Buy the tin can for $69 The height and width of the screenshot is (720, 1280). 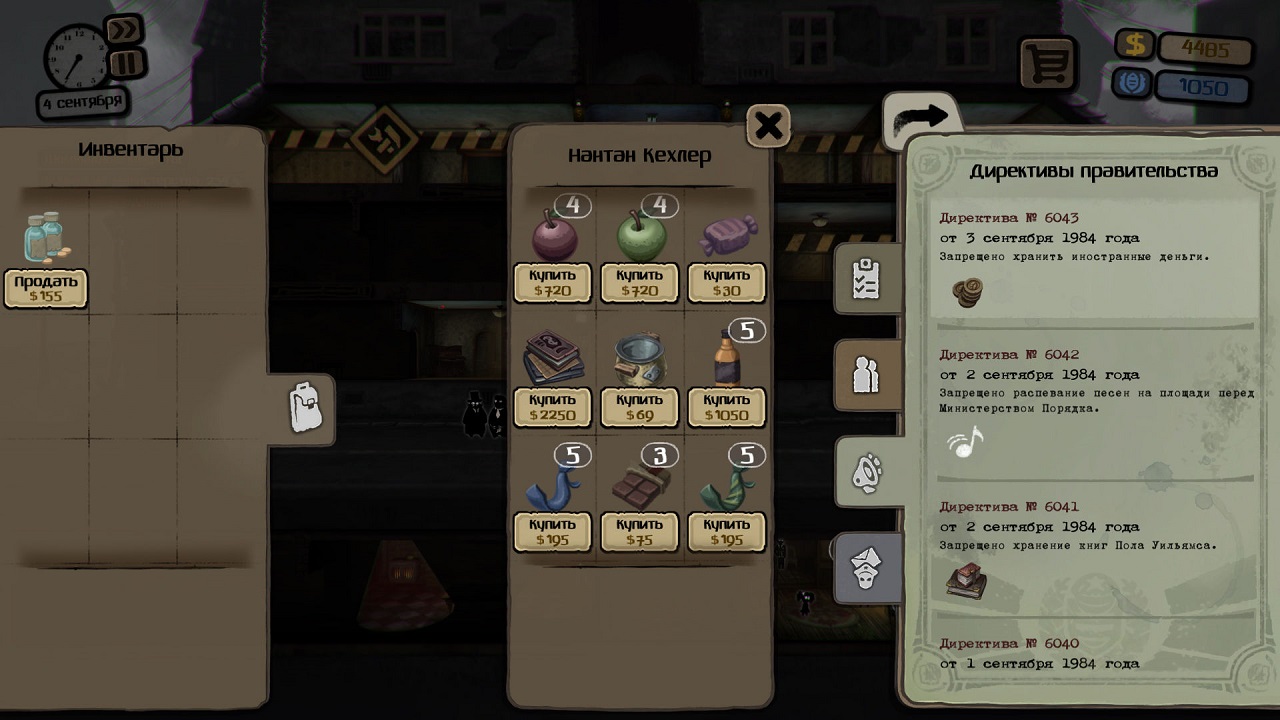point(640,408)
